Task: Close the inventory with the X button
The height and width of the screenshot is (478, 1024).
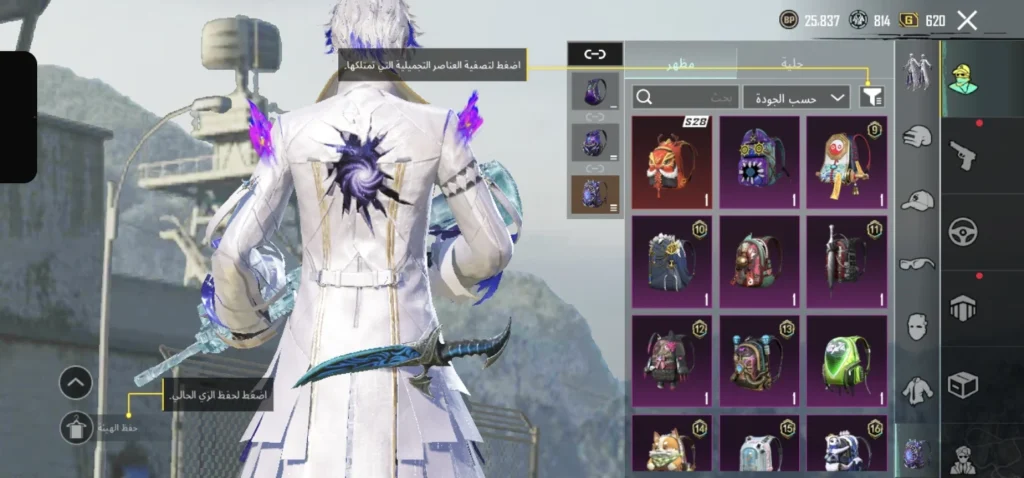Action: (x=966, y=20)
